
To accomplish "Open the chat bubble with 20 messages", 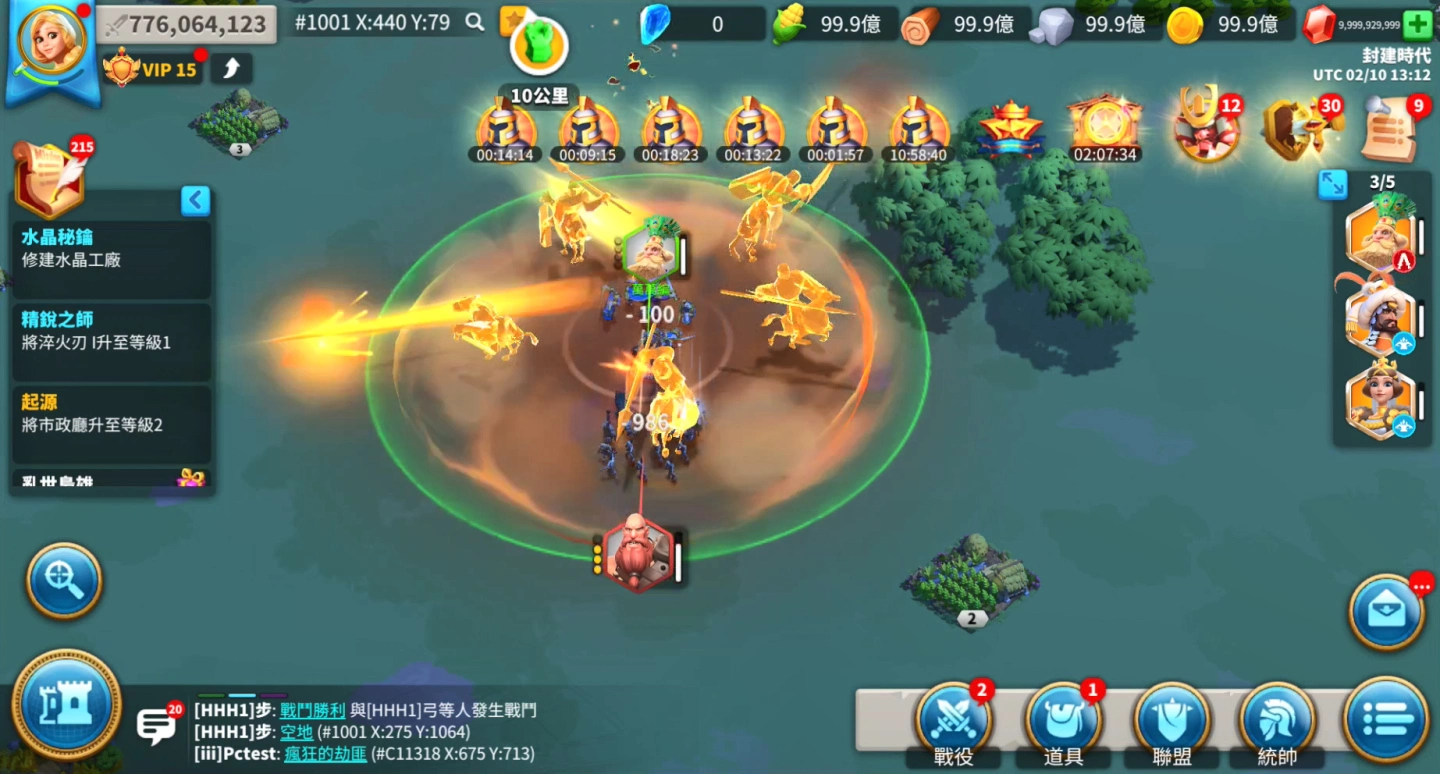I will [156, 725].
